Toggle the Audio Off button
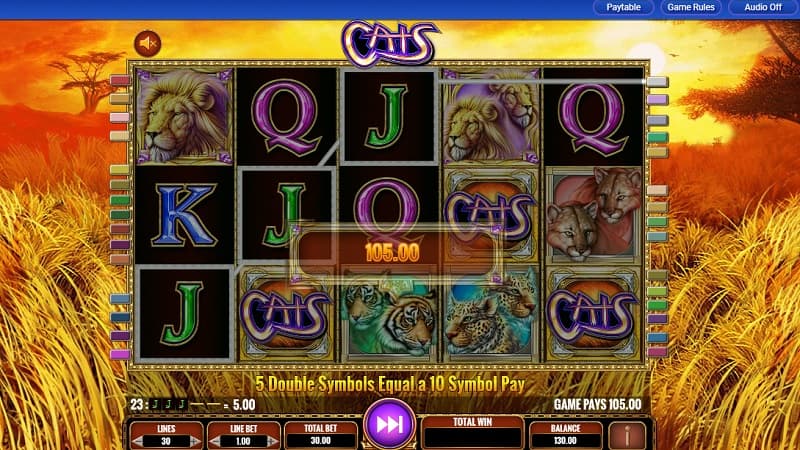Screen dimensions: 800x450 [760, 8]
